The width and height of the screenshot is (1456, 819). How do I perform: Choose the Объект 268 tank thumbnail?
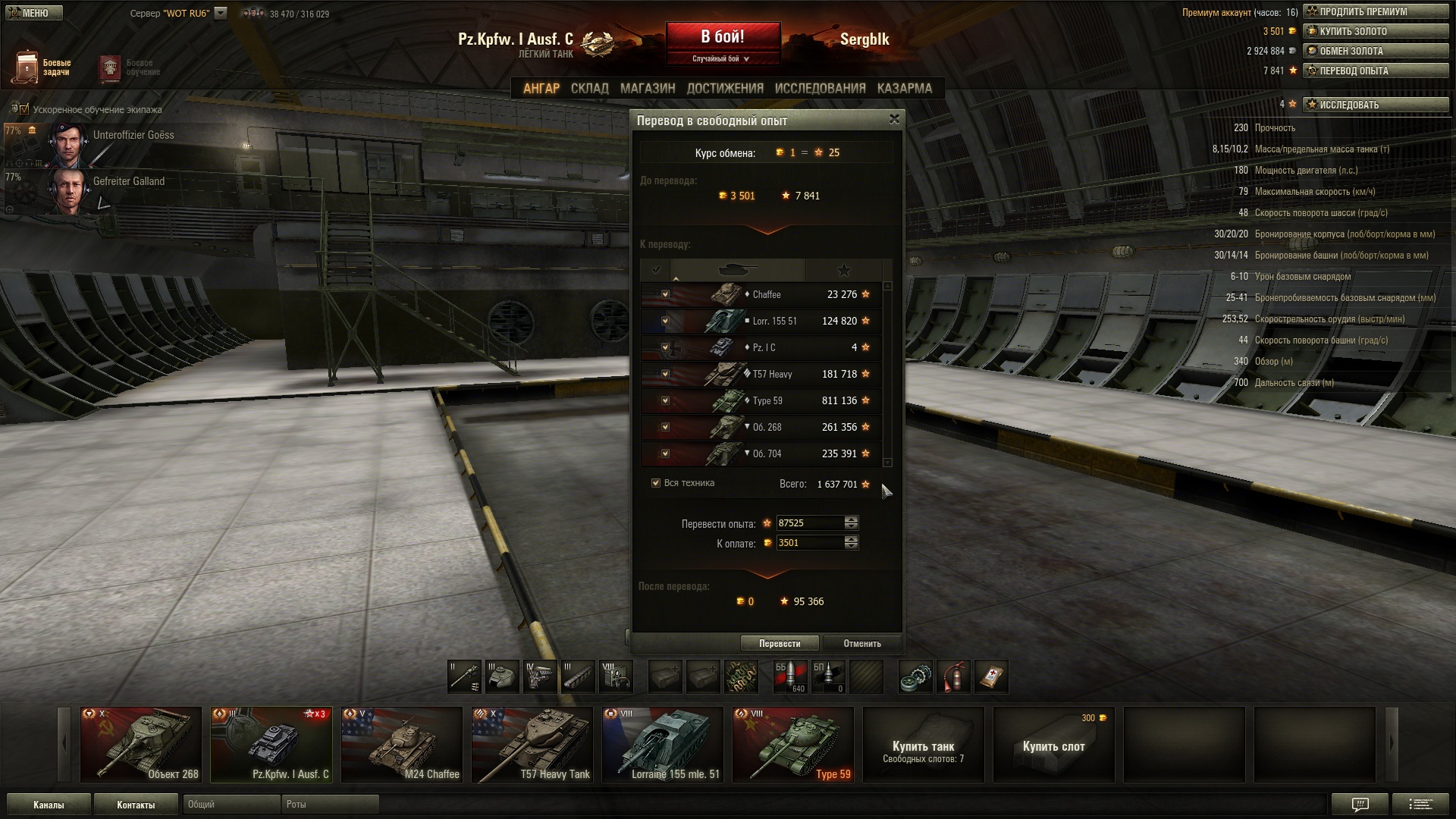(x=141, y=744)
